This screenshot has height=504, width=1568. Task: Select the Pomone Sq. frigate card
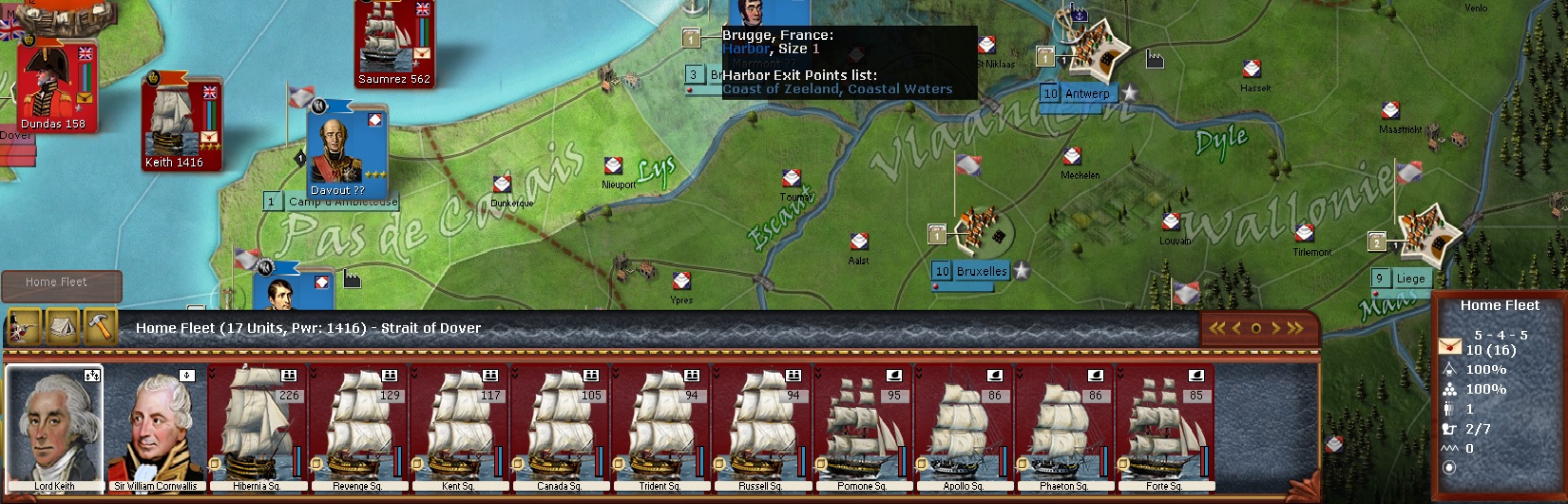862,428
